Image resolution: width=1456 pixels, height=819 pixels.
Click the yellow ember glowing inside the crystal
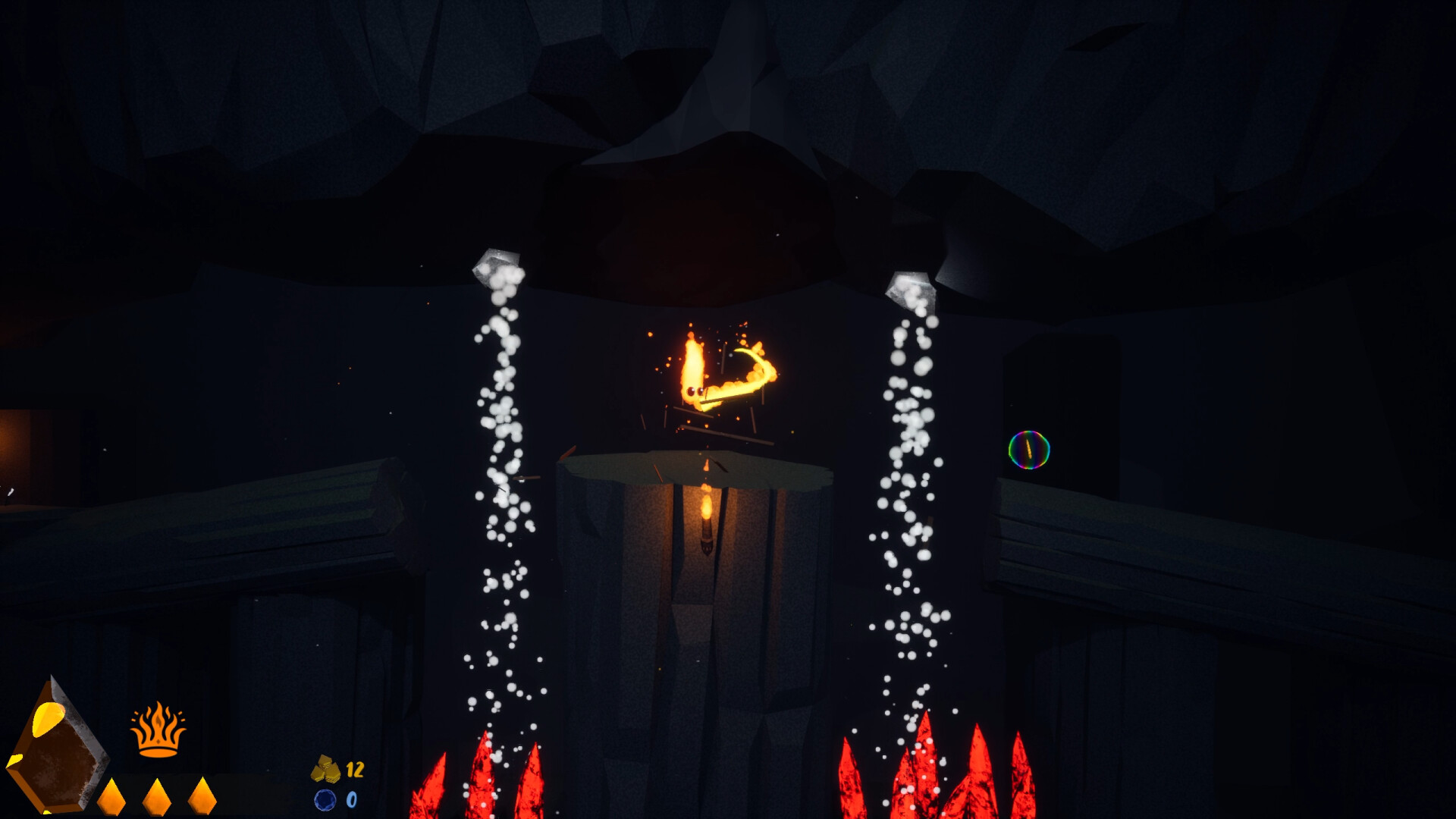(47, 717)
